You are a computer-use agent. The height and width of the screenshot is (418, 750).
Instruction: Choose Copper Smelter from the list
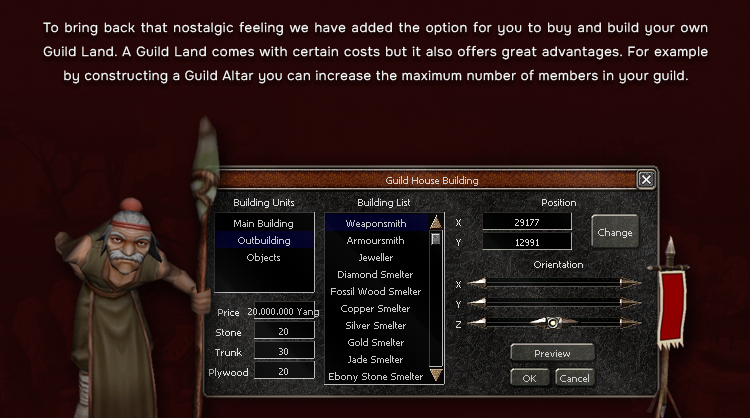point(375,308)
